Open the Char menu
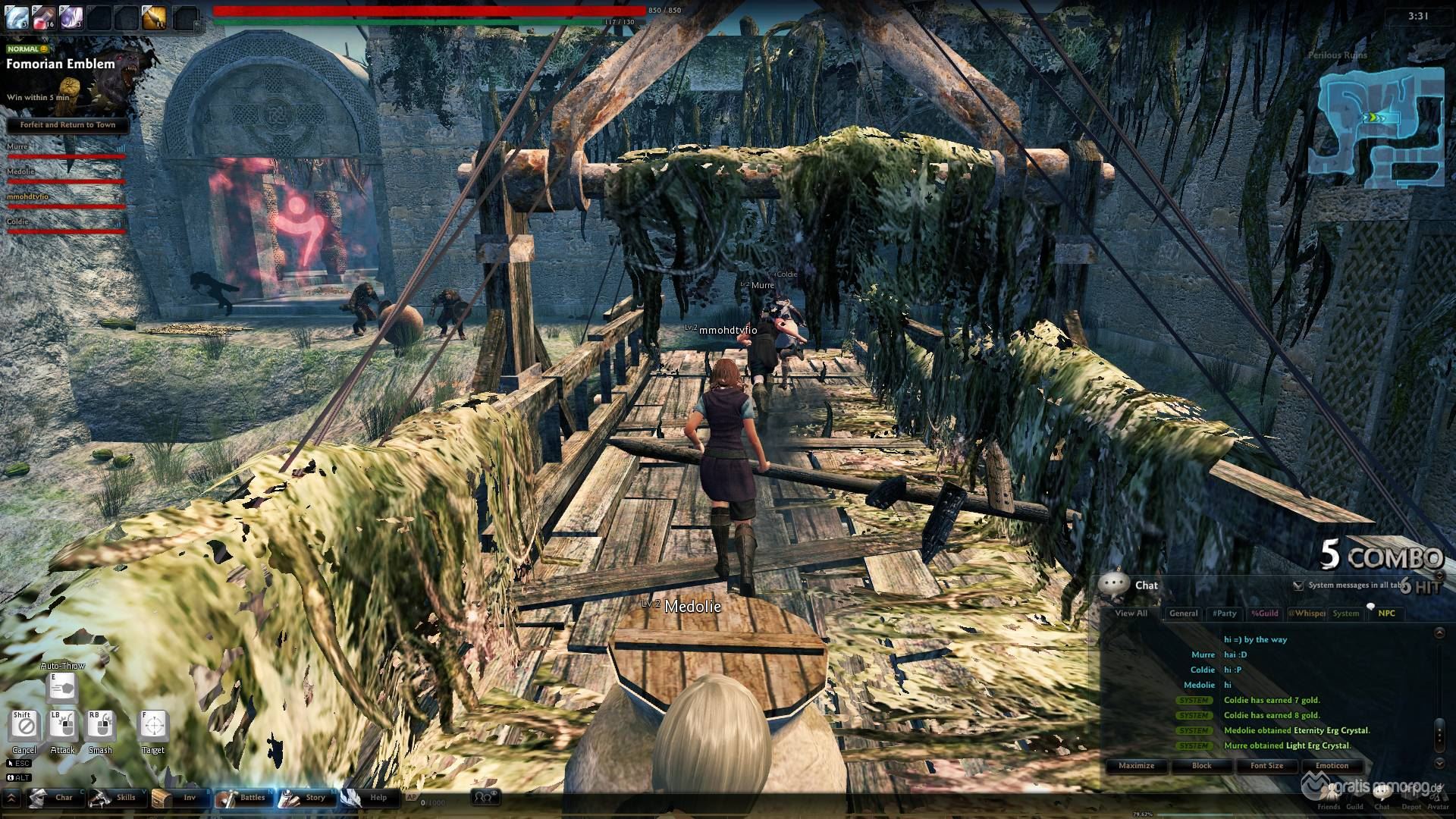This screenshot has height=819, width=1456. pos(53,797)
